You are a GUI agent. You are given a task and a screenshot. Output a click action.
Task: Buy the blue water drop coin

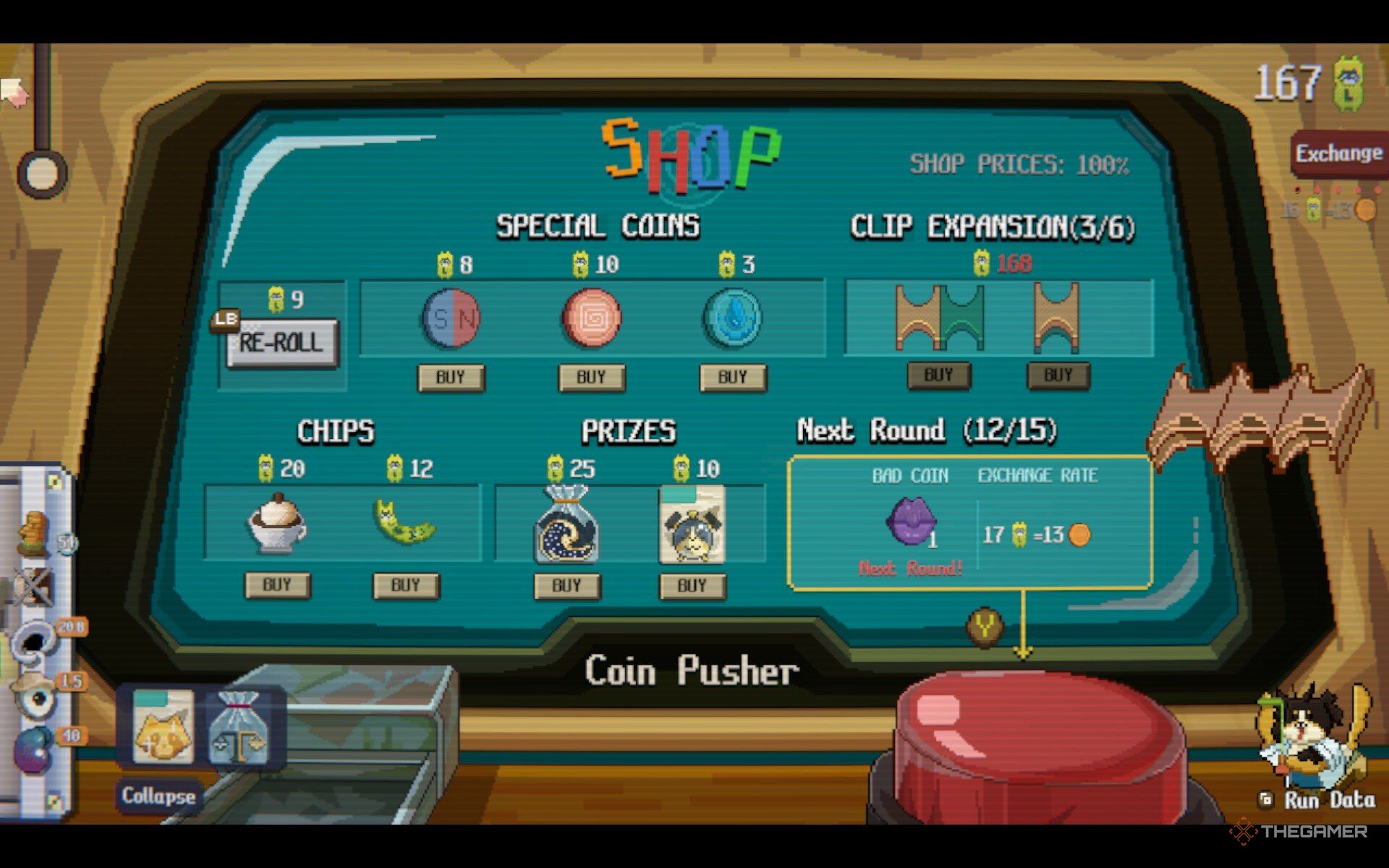click(x=732, y=377)
